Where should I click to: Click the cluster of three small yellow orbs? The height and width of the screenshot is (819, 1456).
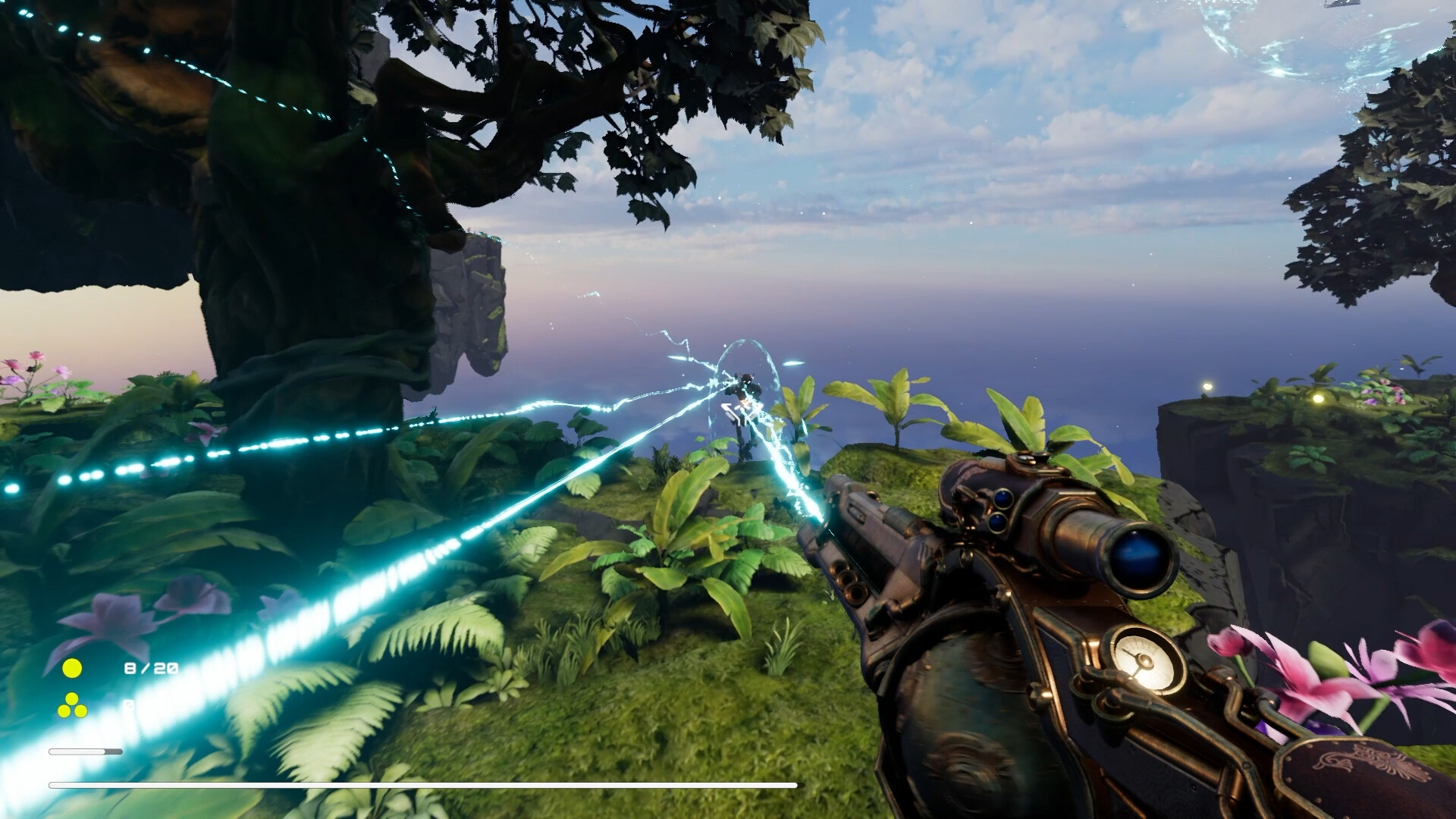(x=71, y=705)
